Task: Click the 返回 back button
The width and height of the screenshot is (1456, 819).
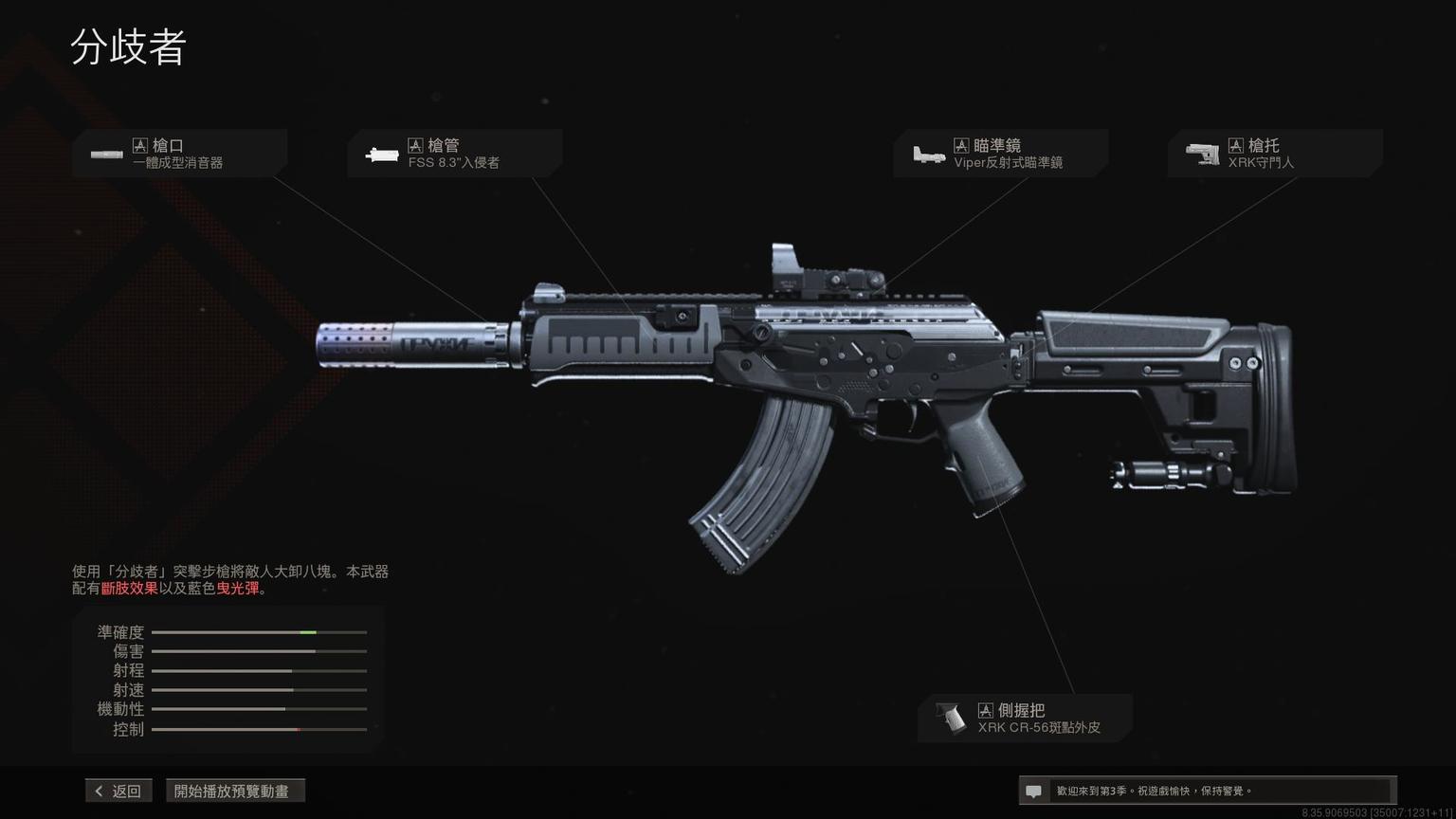Action: click(118, 791)
